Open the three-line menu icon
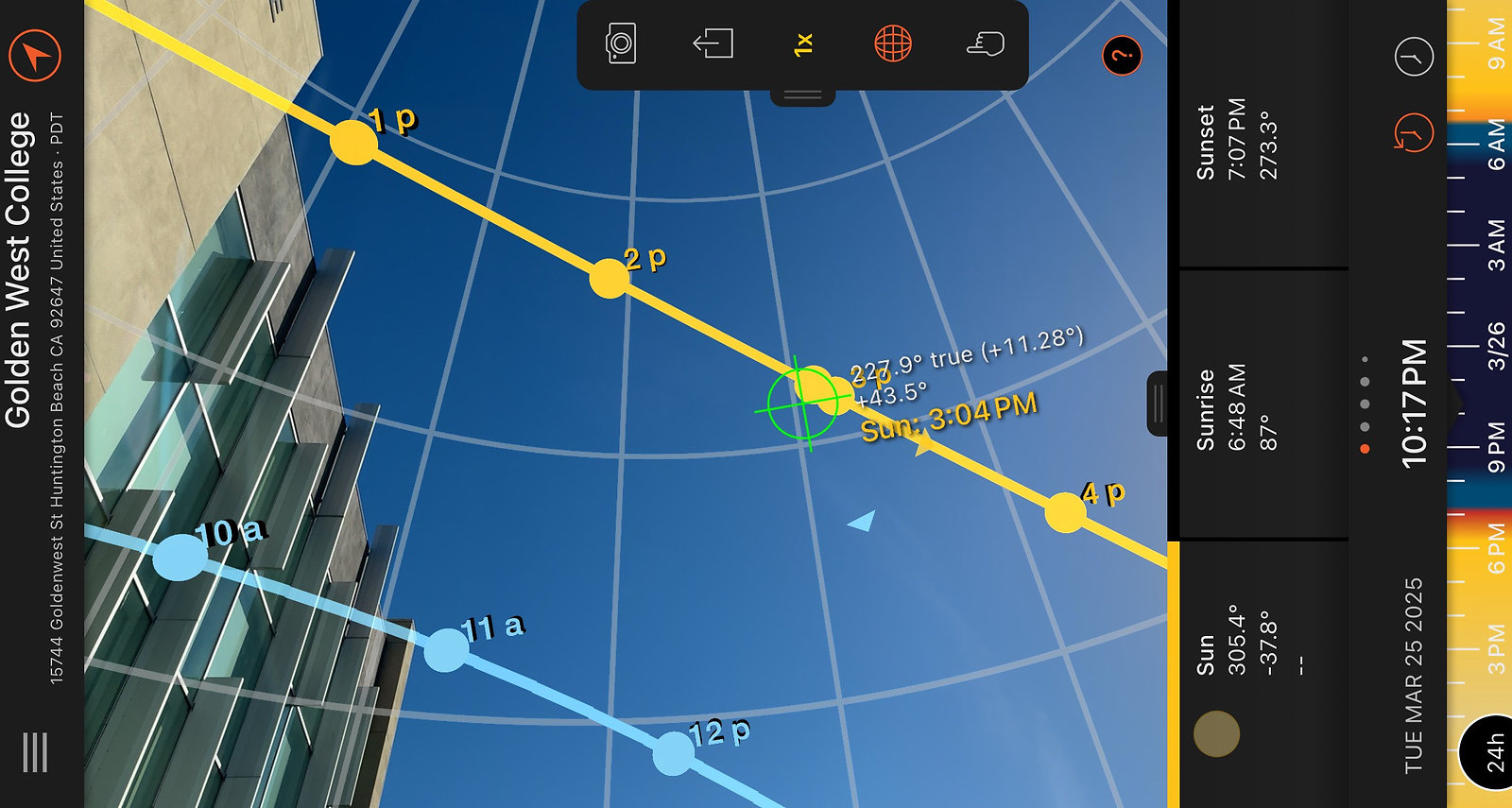 point(35,751)
